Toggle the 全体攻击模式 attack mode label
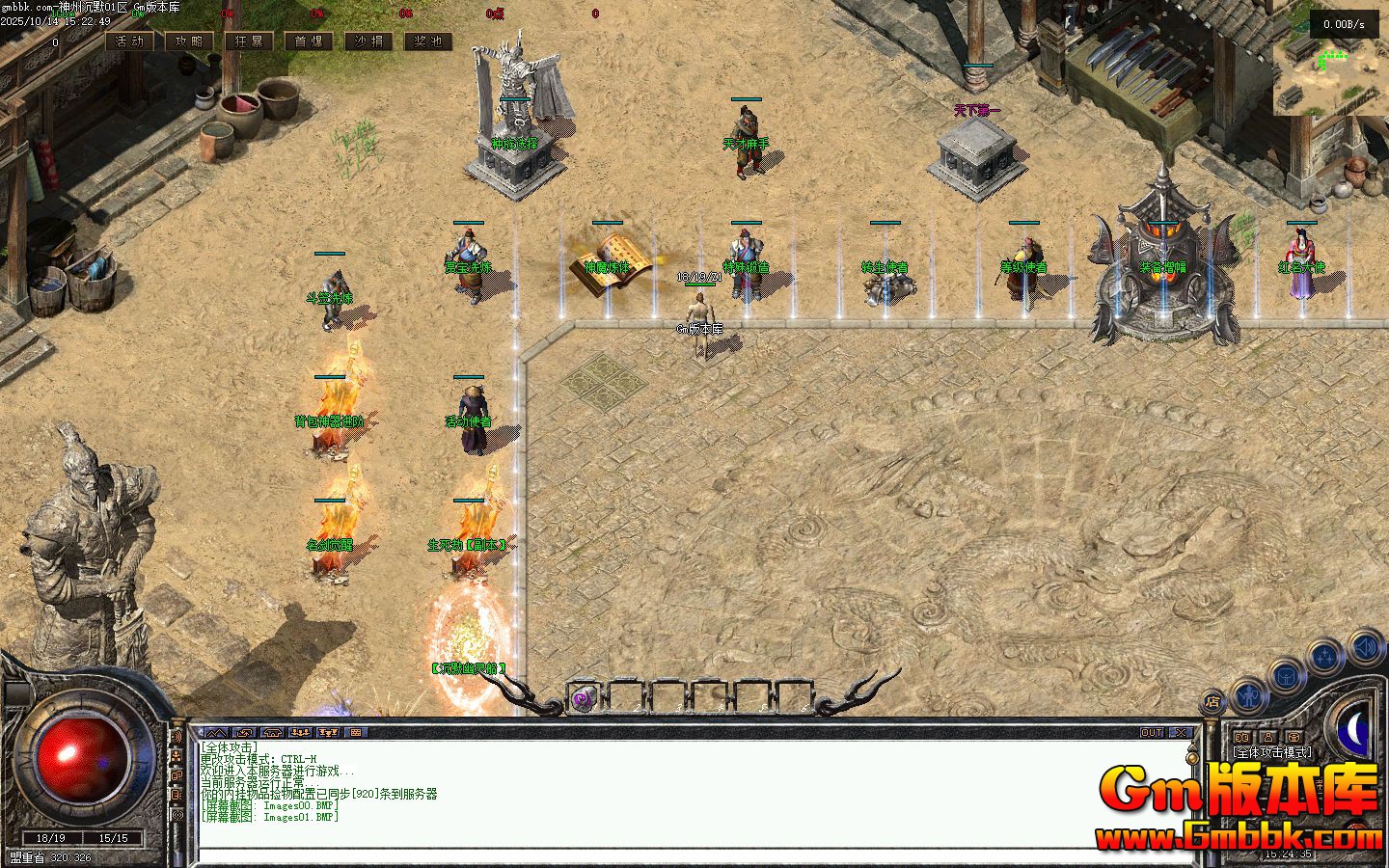Image resolution: width=1389 pixels, height=868 pixels. pos(1271,751)
